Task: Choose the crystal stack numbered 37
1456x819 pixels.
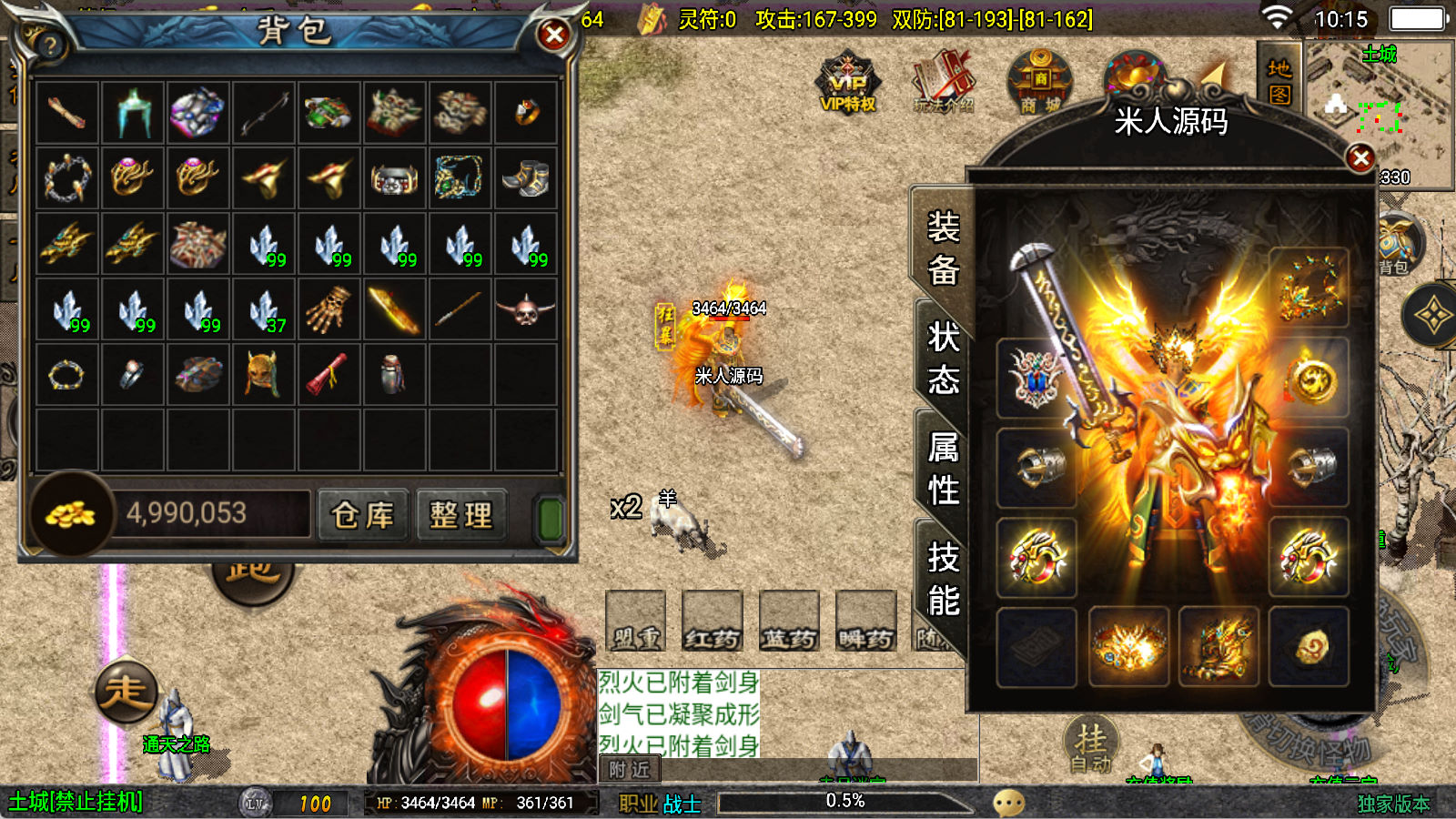Action: point(264,310)
